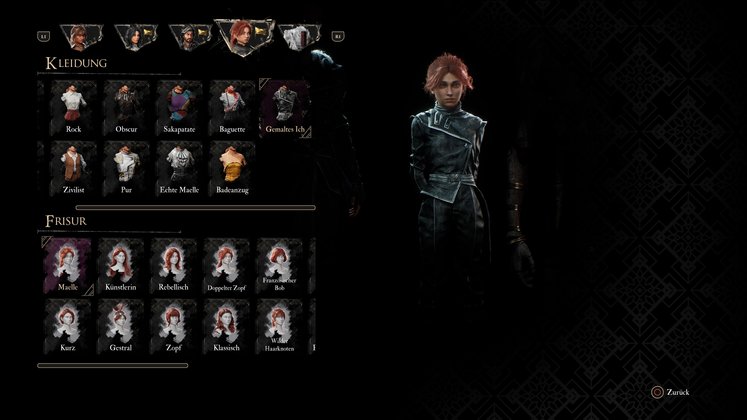Screen dimensions: 747x420
Task: Switch to the bearded man character tab
Action: [x=186, y=37]
